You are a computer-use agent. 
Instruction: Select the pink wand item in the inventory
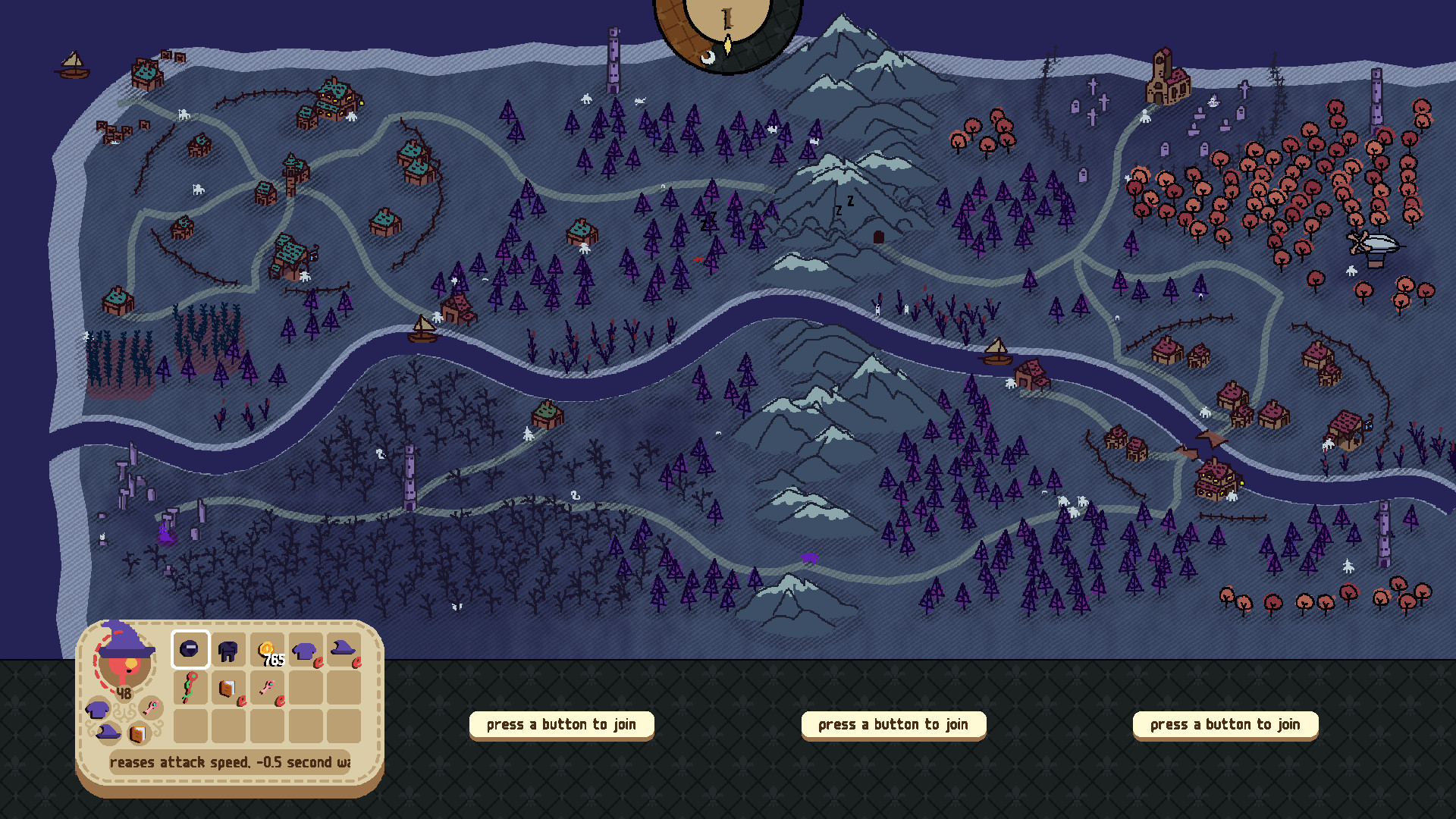(x=268, y=688)
